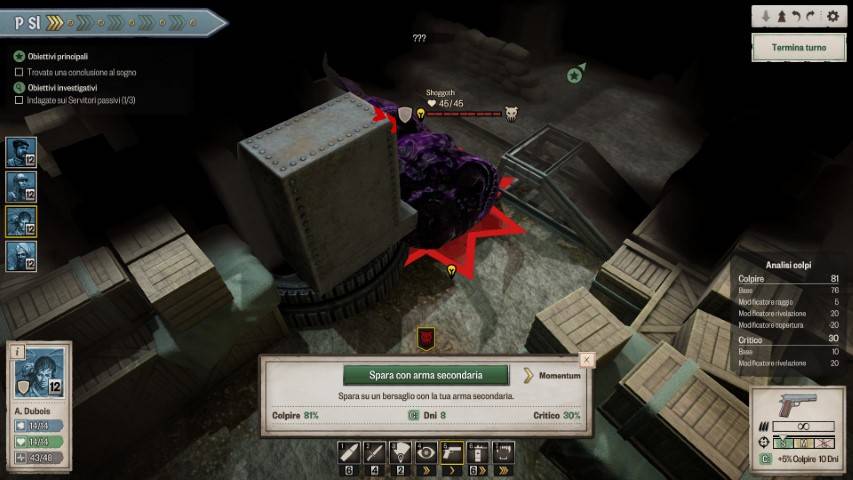
Task: Click the down arrow toolbar icon
Action: (766, 17)
